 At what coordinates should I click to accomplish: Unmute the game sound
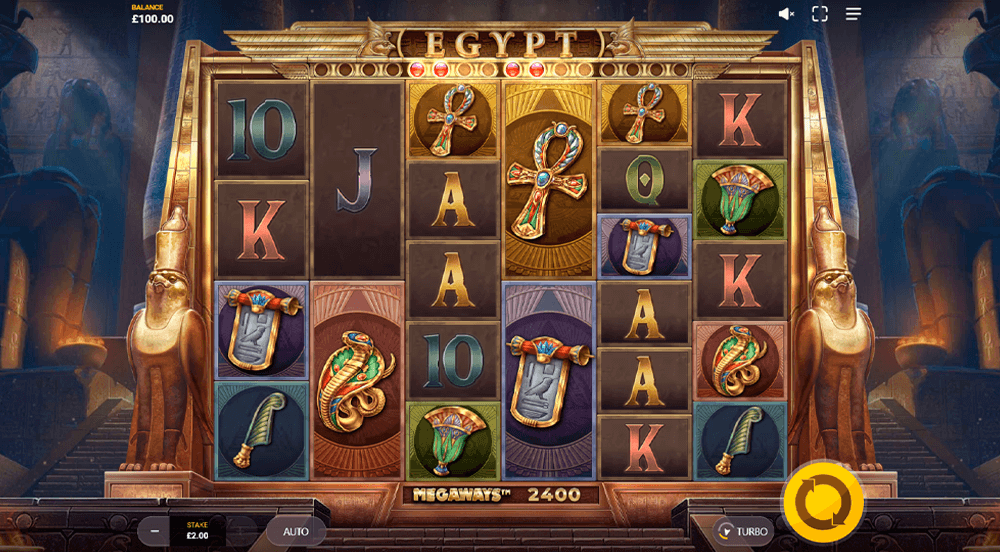786,14
